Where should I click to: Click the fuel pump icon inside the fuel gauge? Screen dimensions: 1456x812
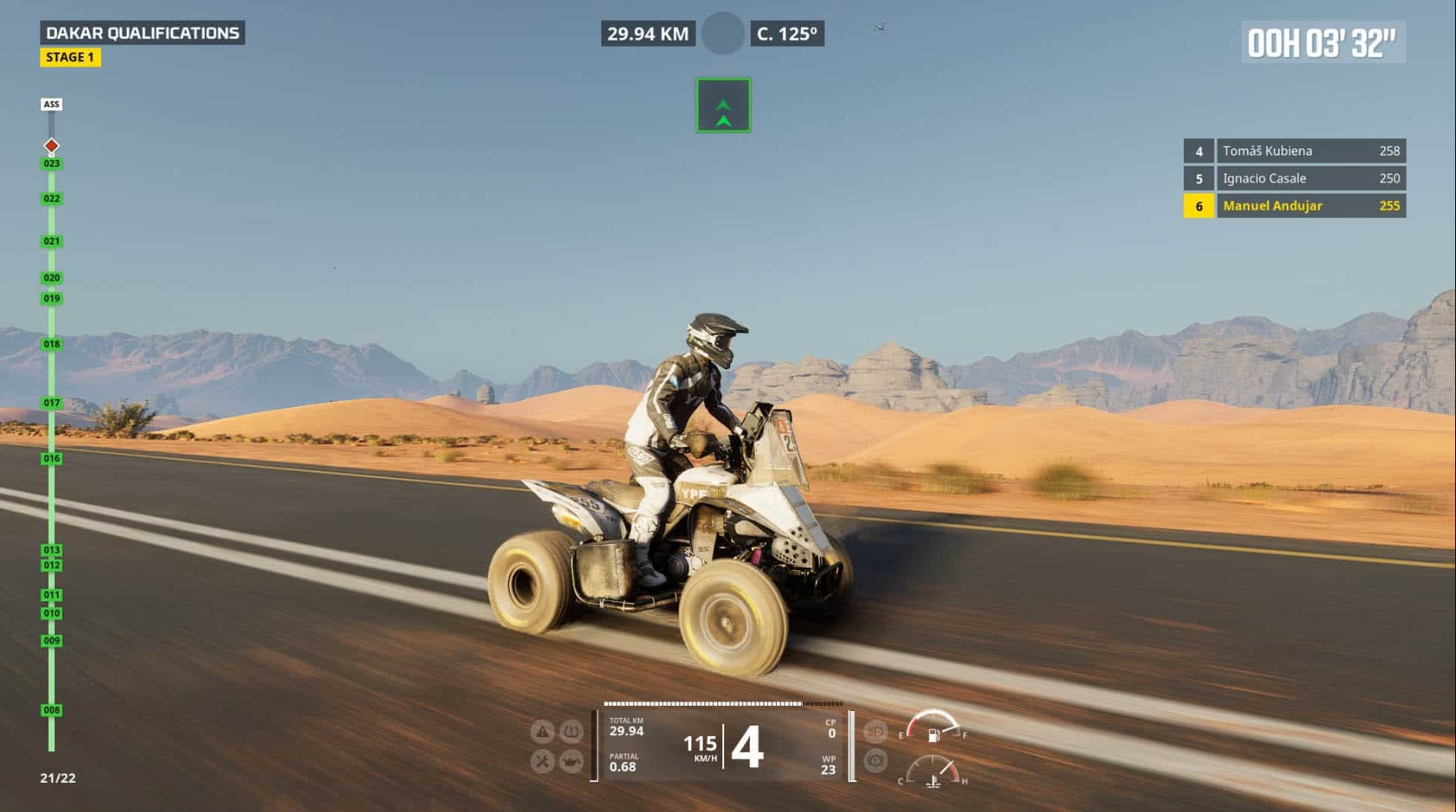pyautogui.click(x=934, y=737)
